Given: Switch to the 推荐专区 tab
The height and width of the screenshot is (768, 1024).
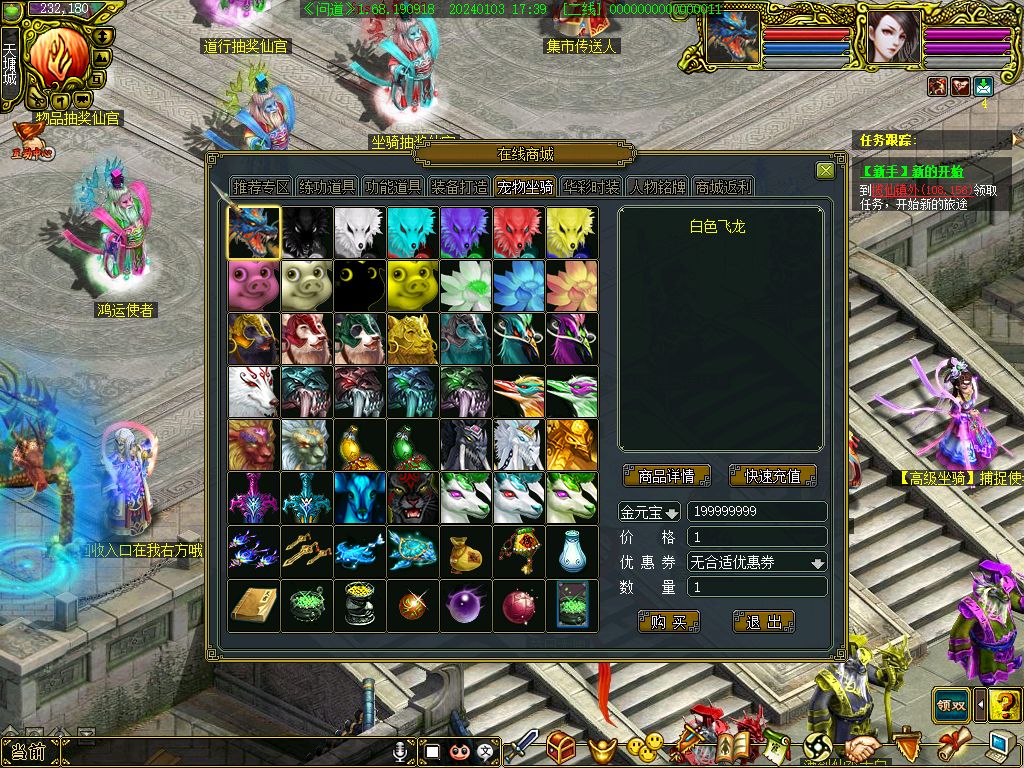Looking at the screenshot, I should click(x=261, y=187).
